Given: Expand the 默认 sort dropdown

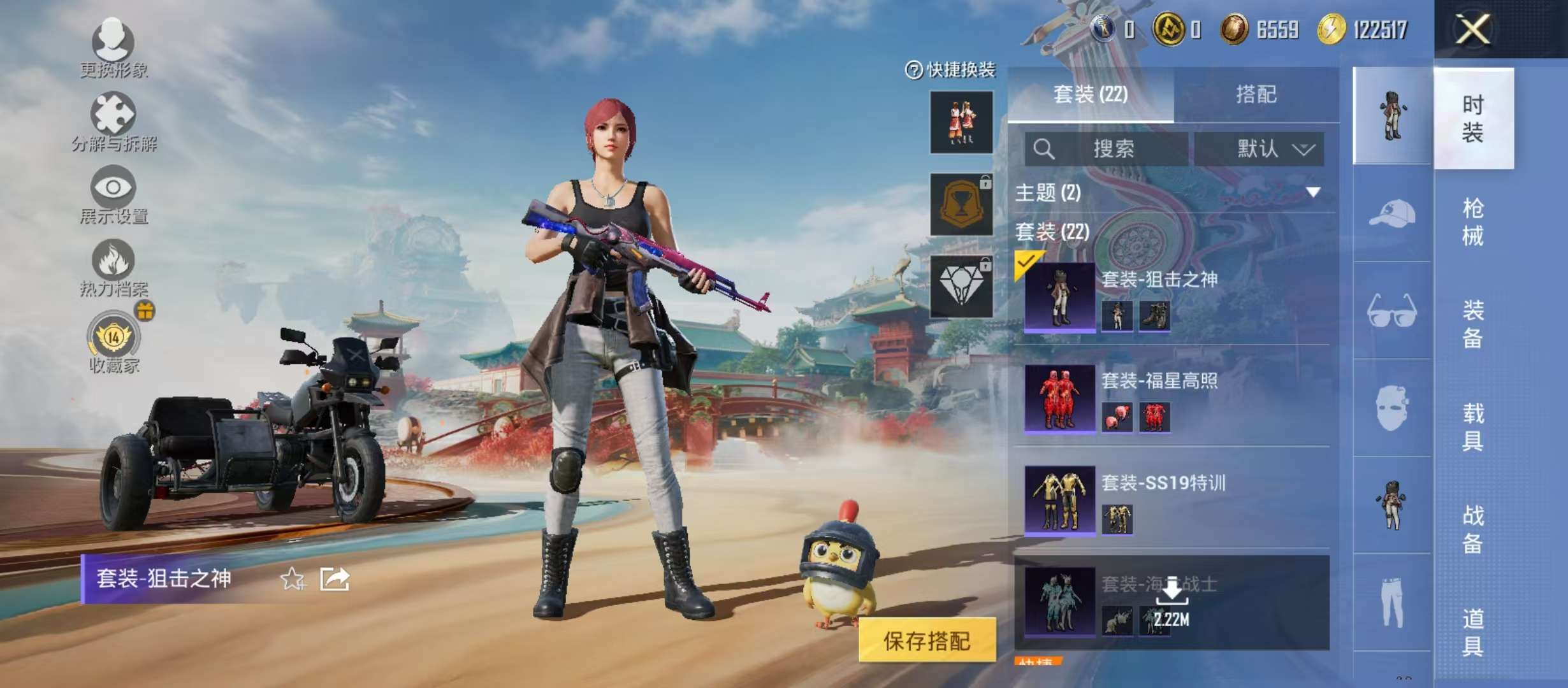Looking at the screenshot, I should coord(1268,149).
